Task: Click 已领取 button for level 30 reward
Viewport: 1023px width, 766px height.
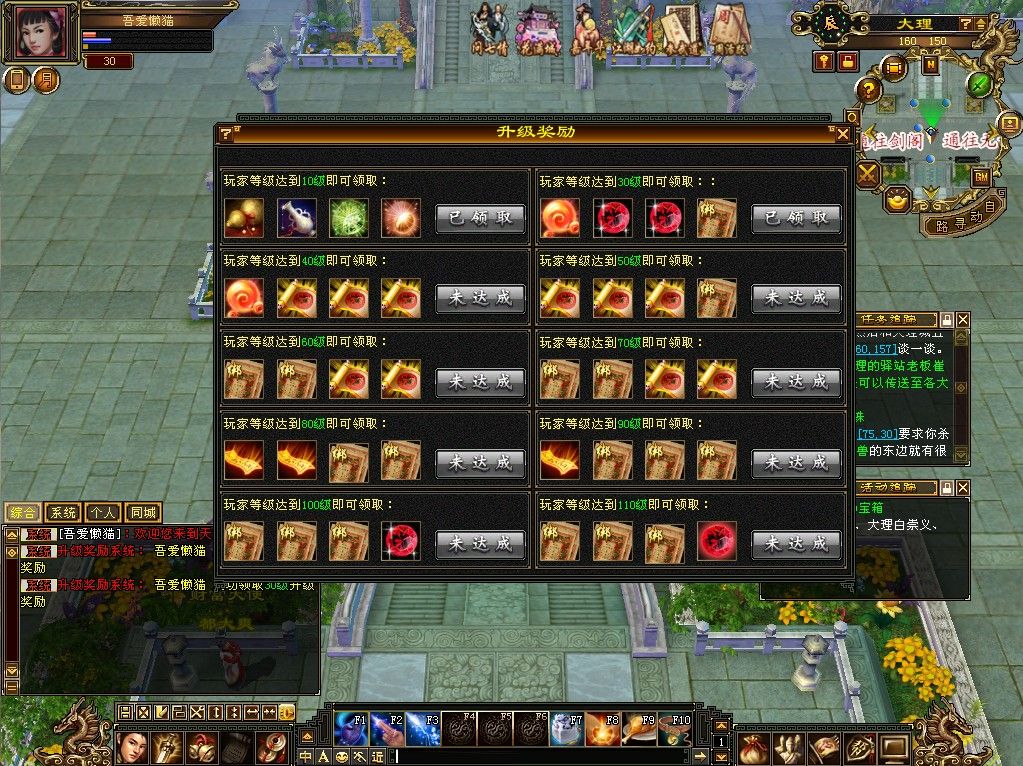Action: (x=796, y=218)
